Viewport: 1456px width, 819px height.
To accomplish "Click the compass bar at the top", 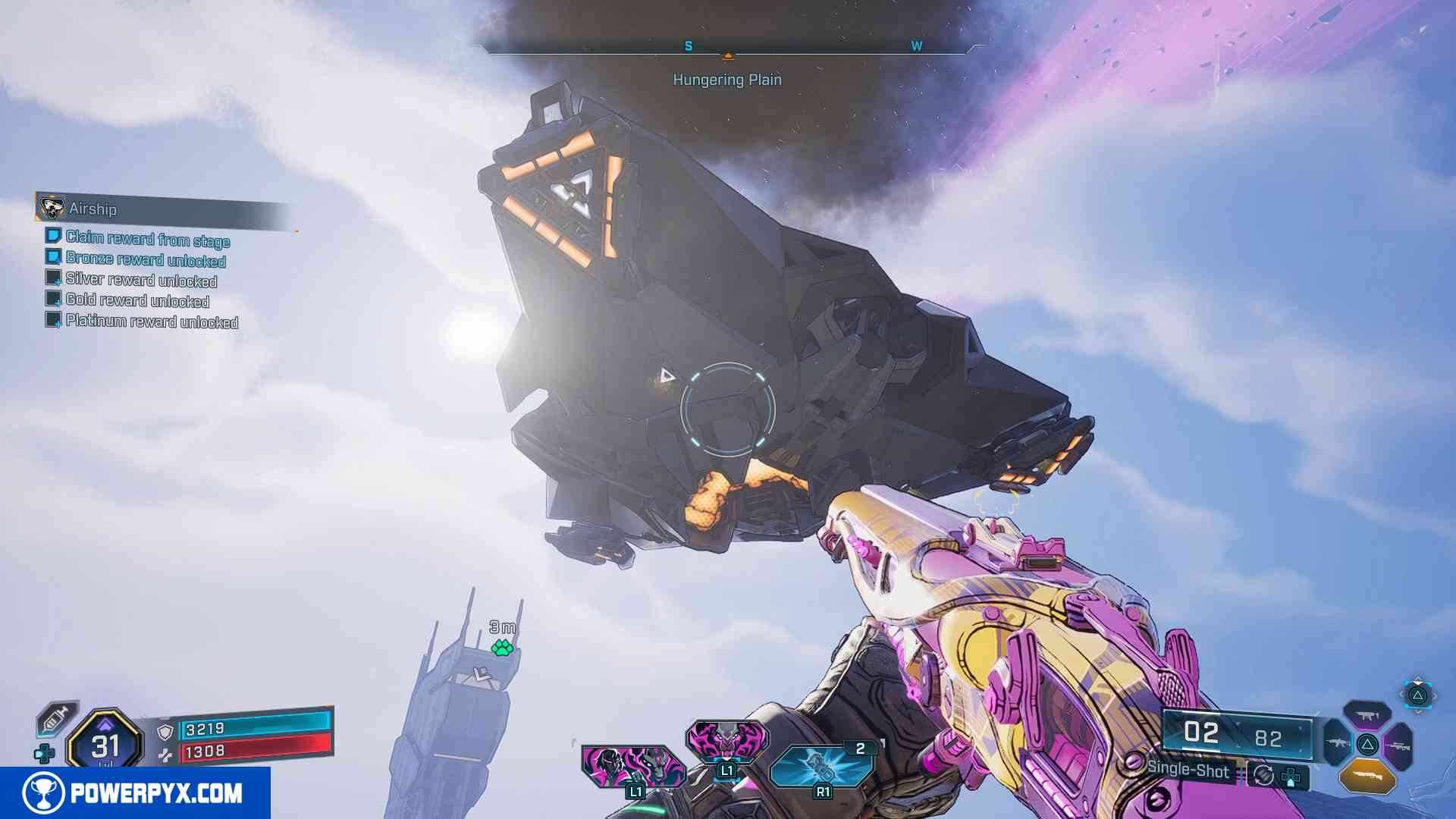I will tap(726, 47).
